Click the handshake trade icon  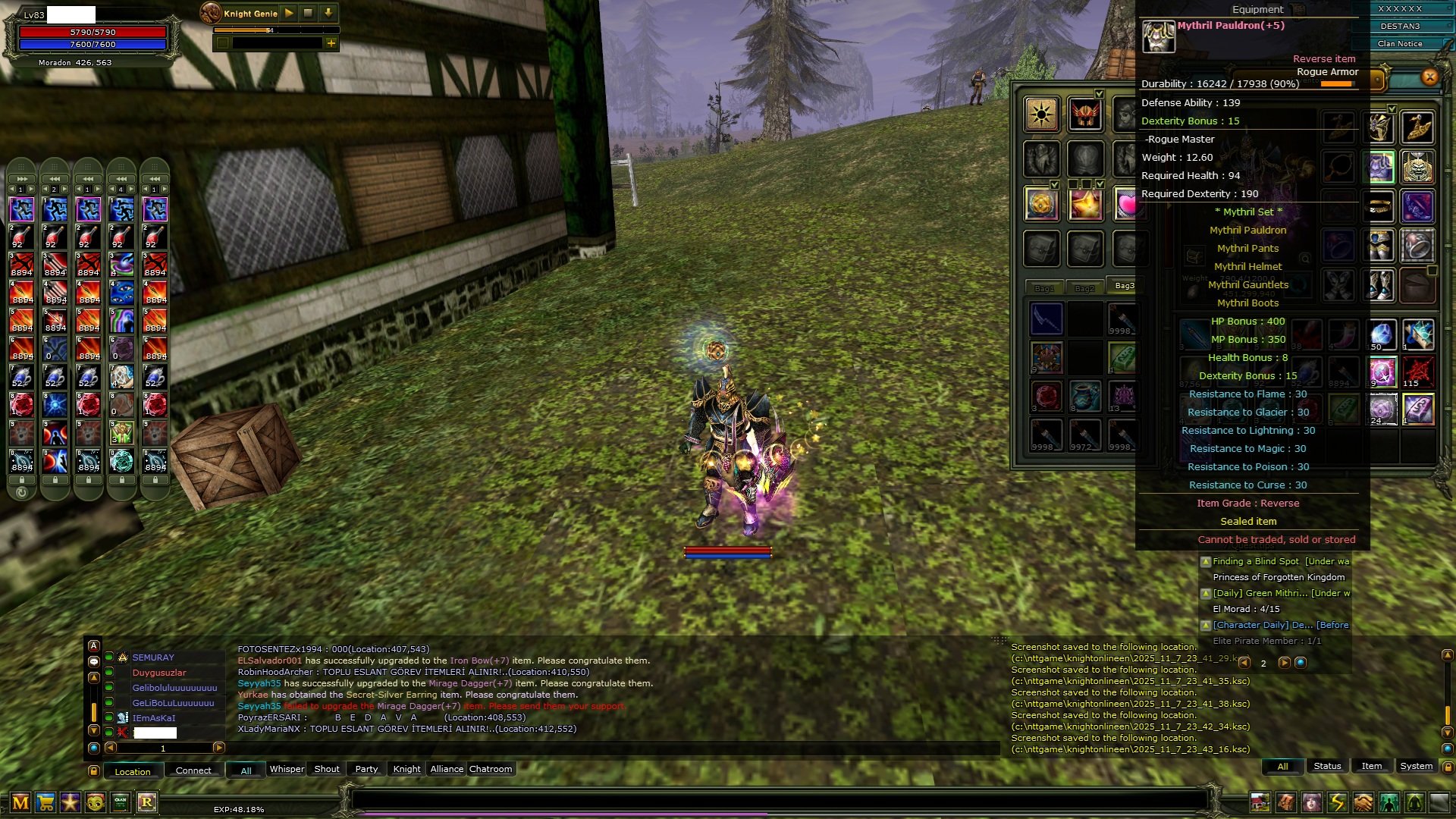click(x=1363, y=802)
